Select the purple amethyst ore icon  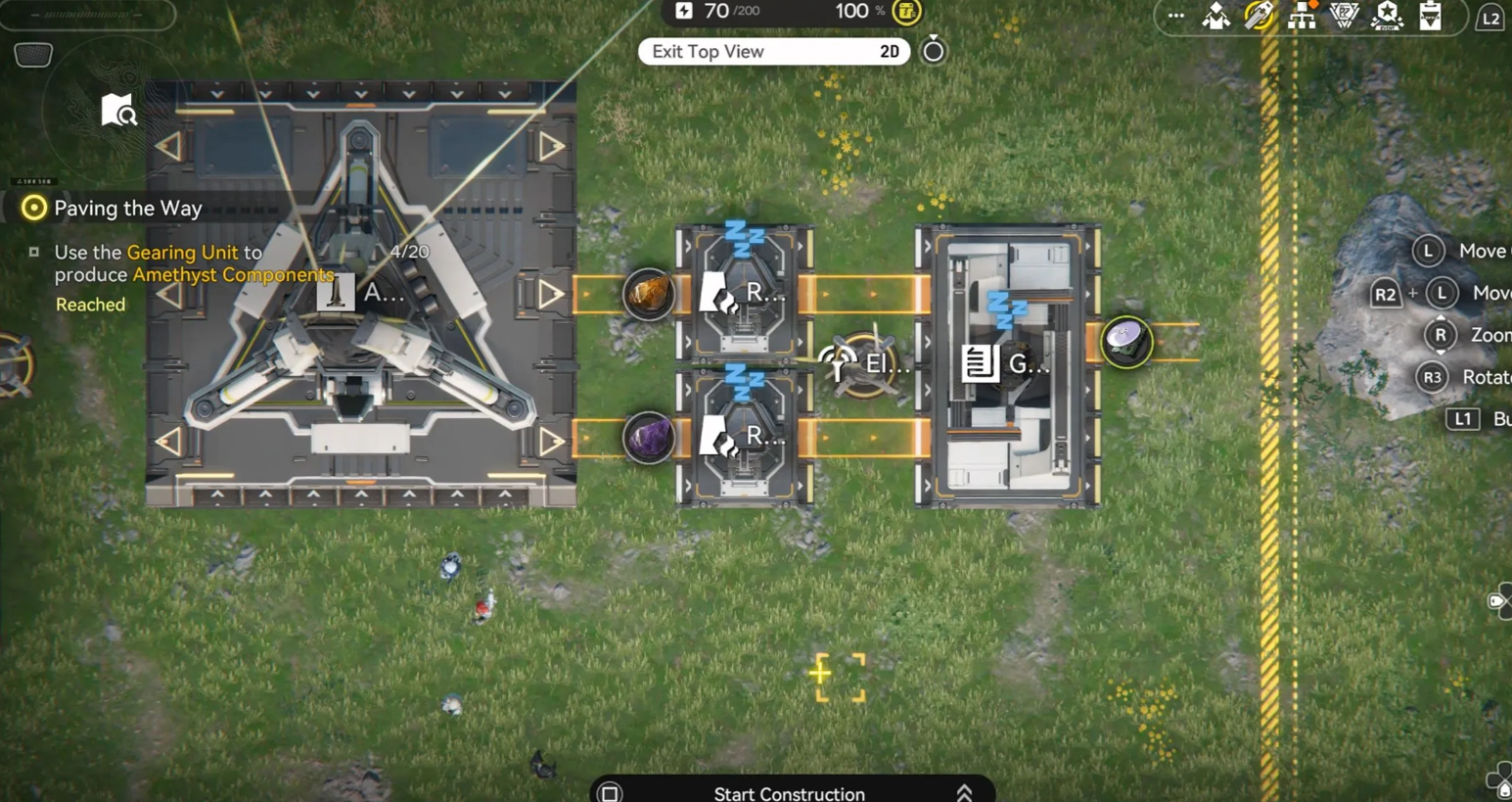(648, 437)
